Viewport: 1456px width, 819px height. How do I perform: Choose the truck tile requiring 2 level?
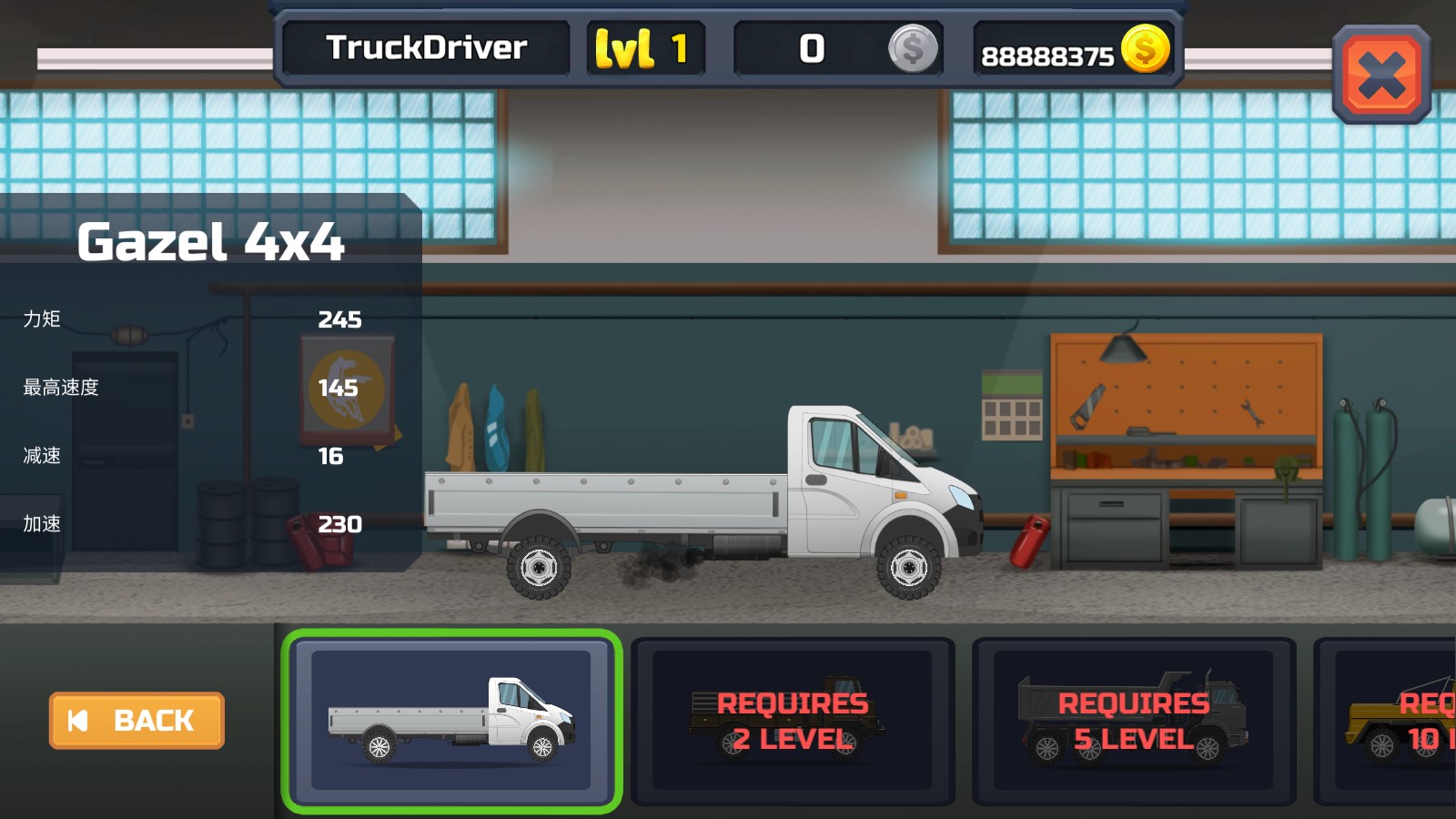pos(792,721)
